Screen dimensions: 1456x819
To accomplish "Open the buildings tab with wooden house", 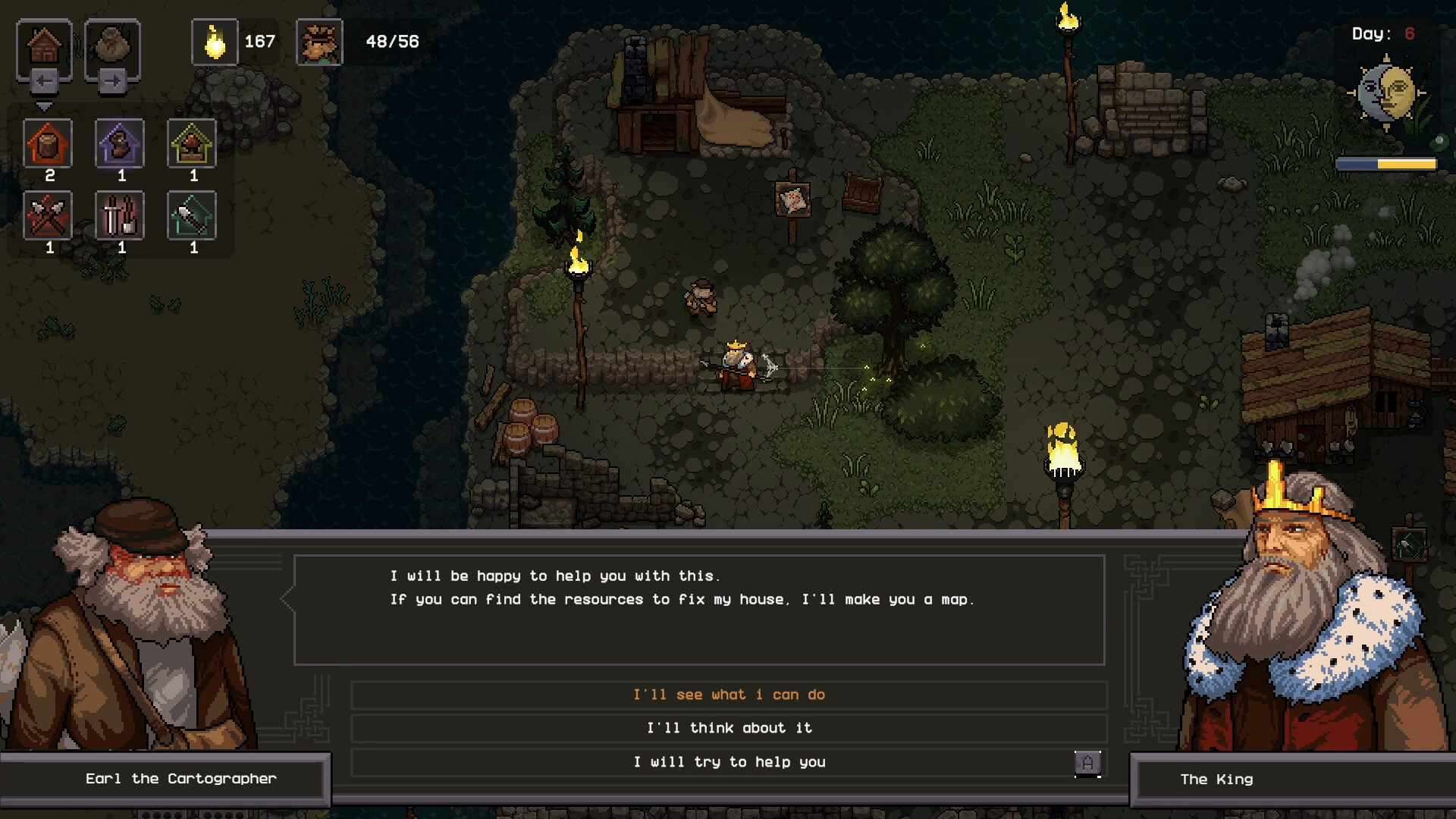I will tap(44, 45).
